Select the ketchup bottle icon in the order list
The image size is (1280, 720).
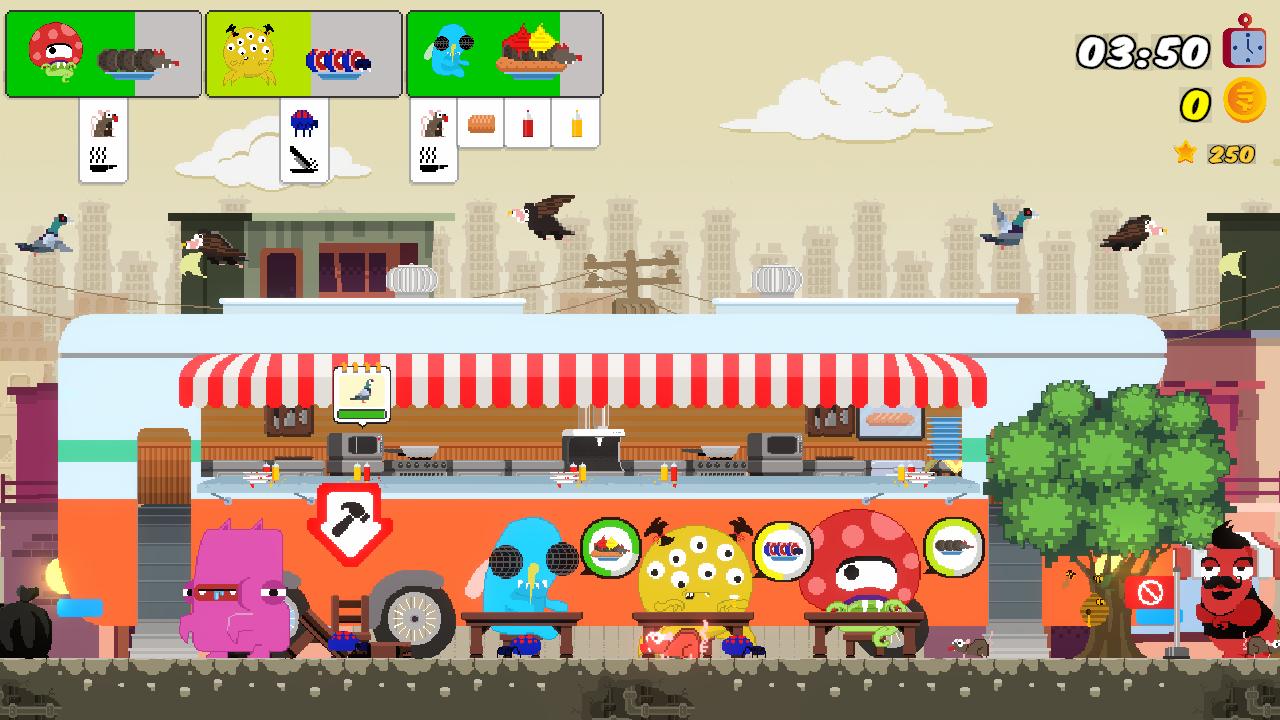pos(527,124)
